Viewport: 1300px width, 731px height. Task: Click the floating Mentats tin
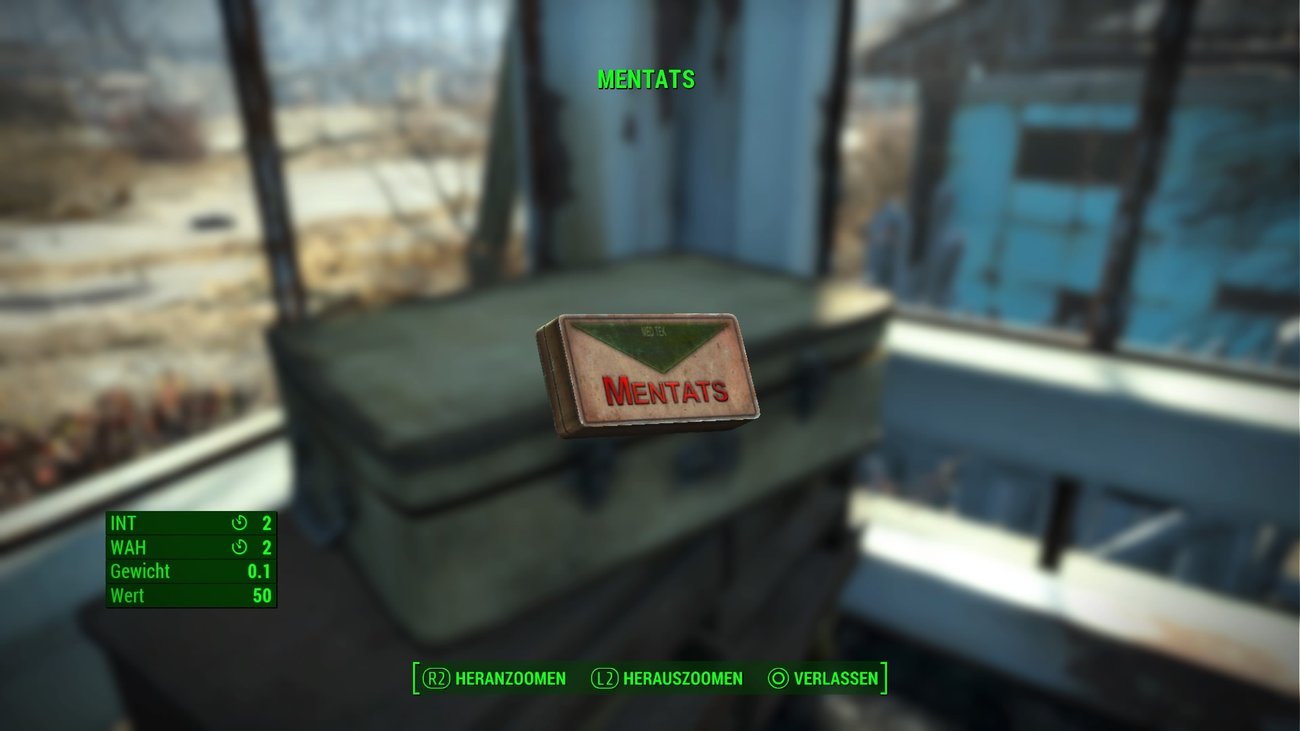point(650,375)
